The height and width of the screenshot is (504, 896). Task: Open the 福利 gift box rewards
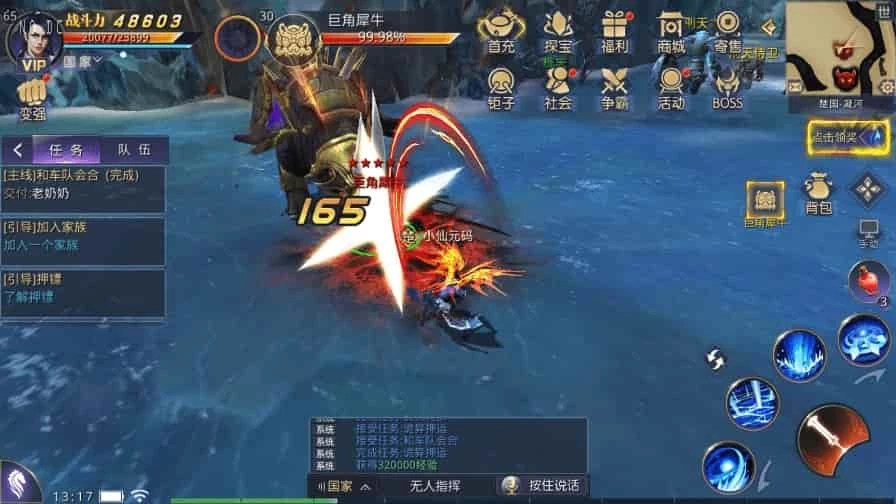point(614,31)
